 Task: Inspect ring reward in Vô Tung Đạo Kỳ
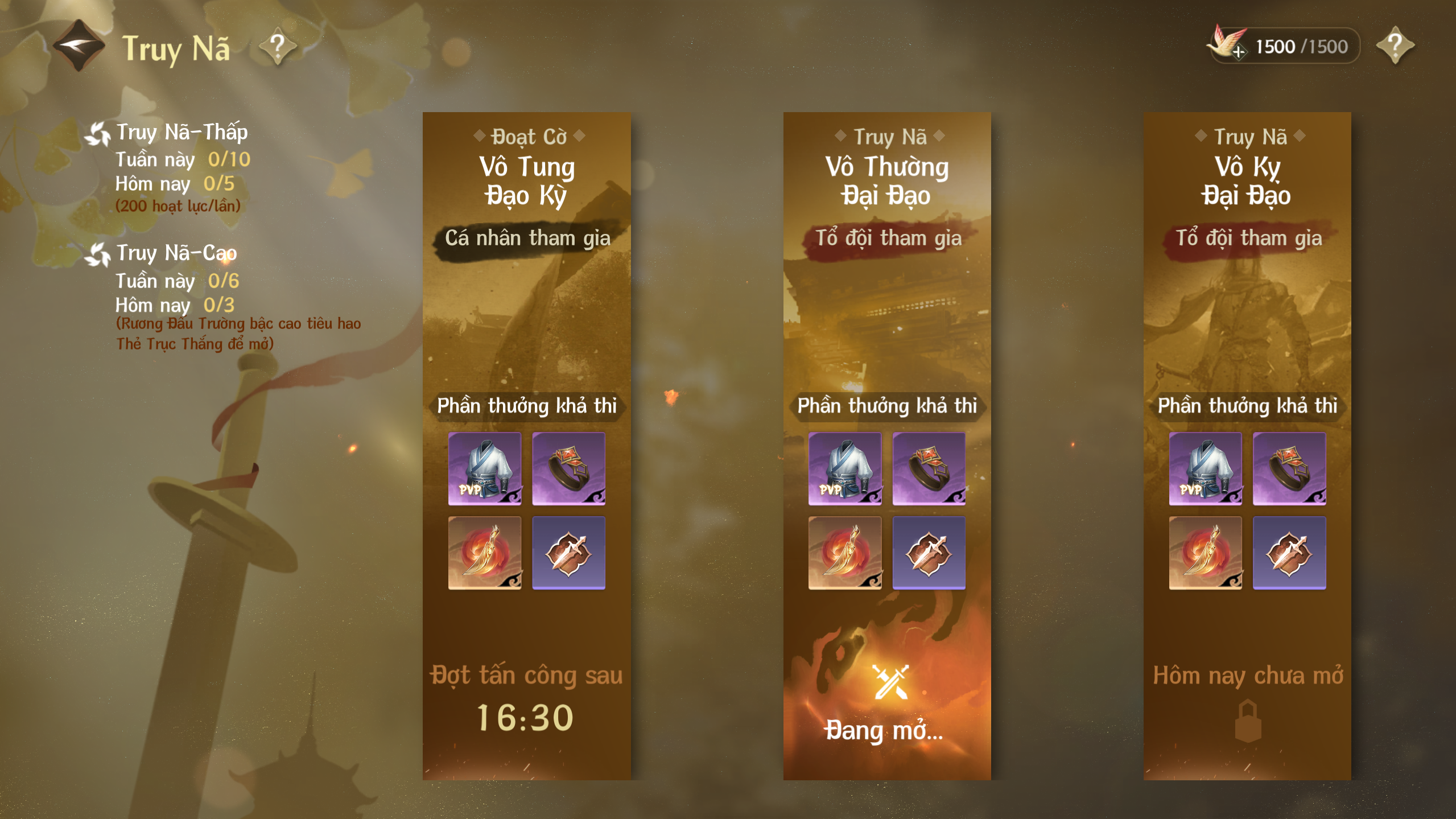(568, 468)
